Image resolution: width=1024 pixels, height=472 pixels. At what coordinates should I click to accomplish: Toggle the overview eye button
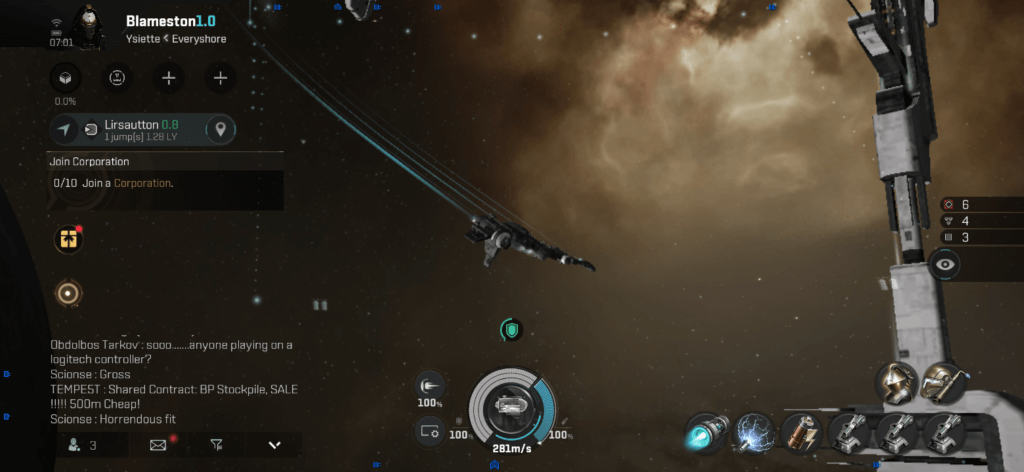pyautogui.click(x=946, y=265)
